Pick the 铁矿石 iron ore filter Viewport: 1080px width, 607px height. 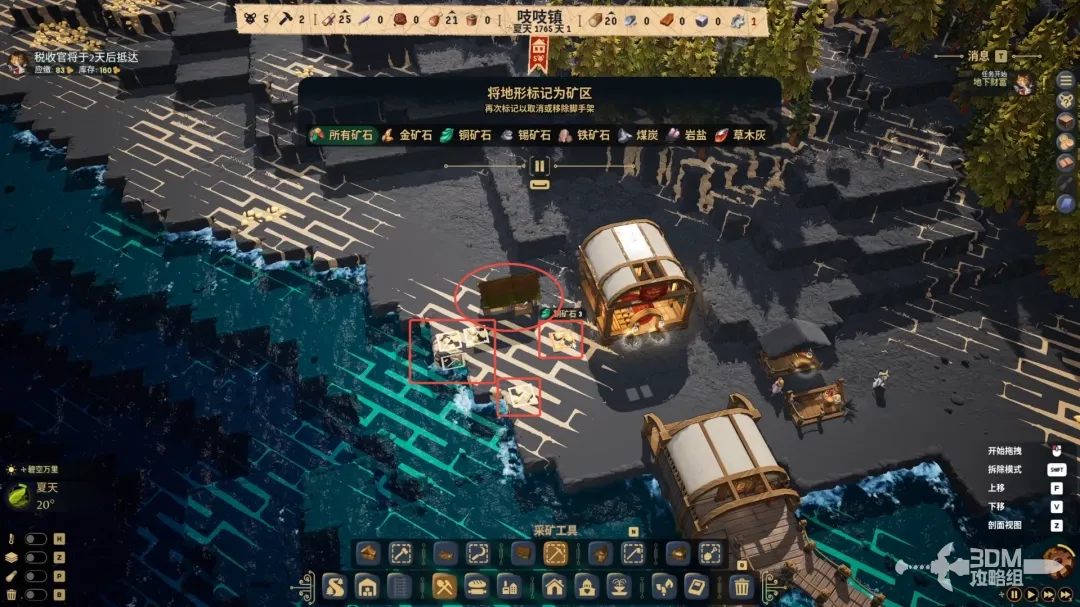coord(585,135)
